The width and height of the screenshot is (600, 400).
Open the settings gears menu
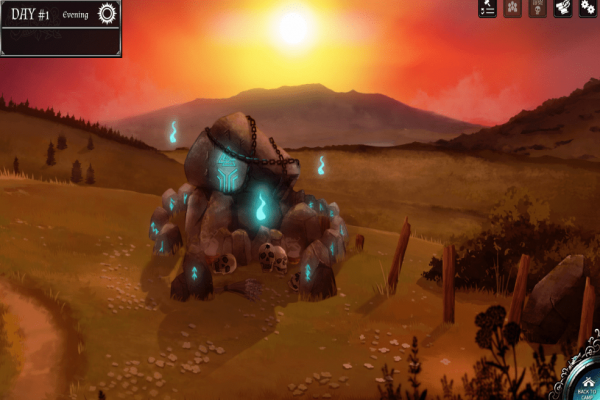pyautogui.click(x=588, y=9)
